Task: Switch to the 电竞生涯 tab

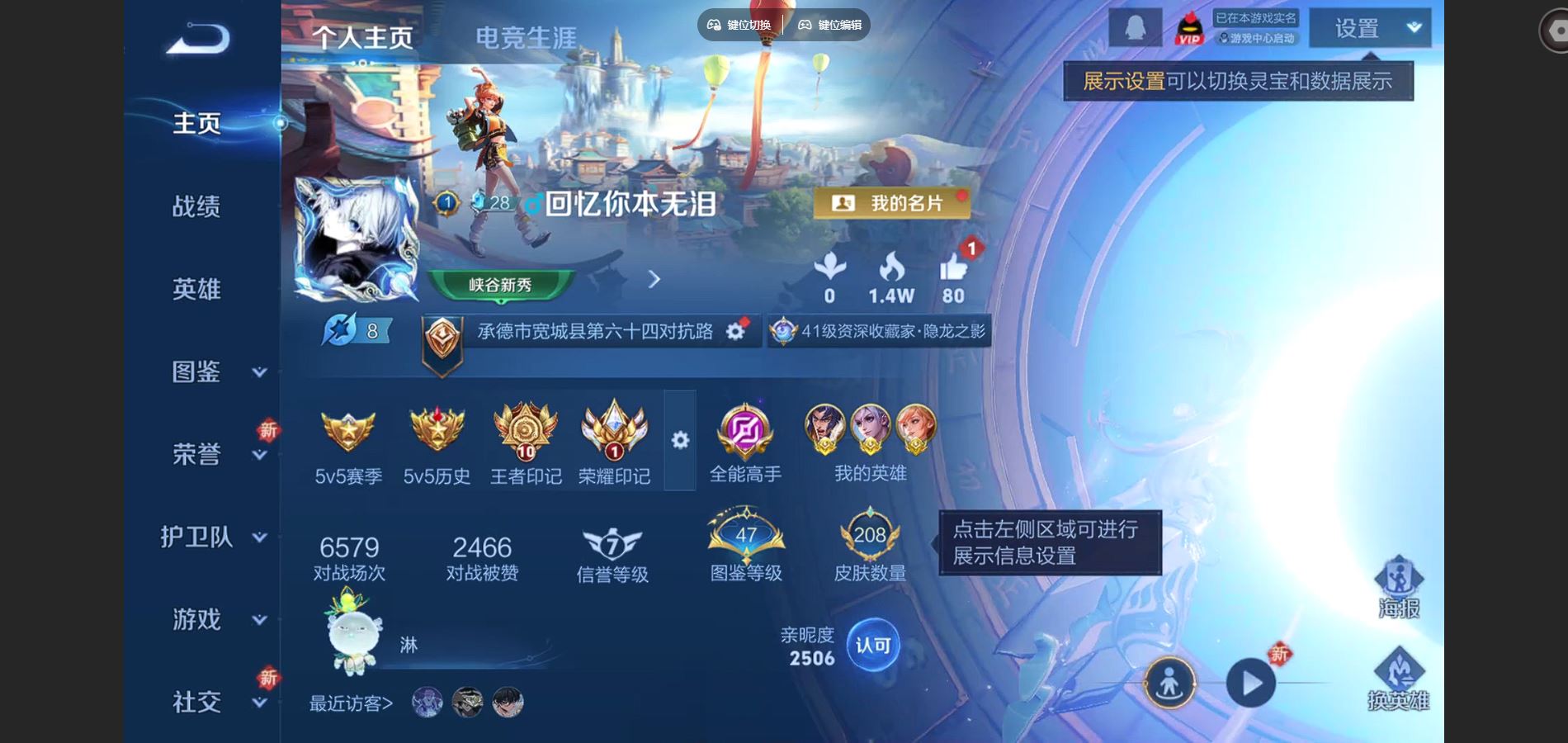Action: pos(529,36)
